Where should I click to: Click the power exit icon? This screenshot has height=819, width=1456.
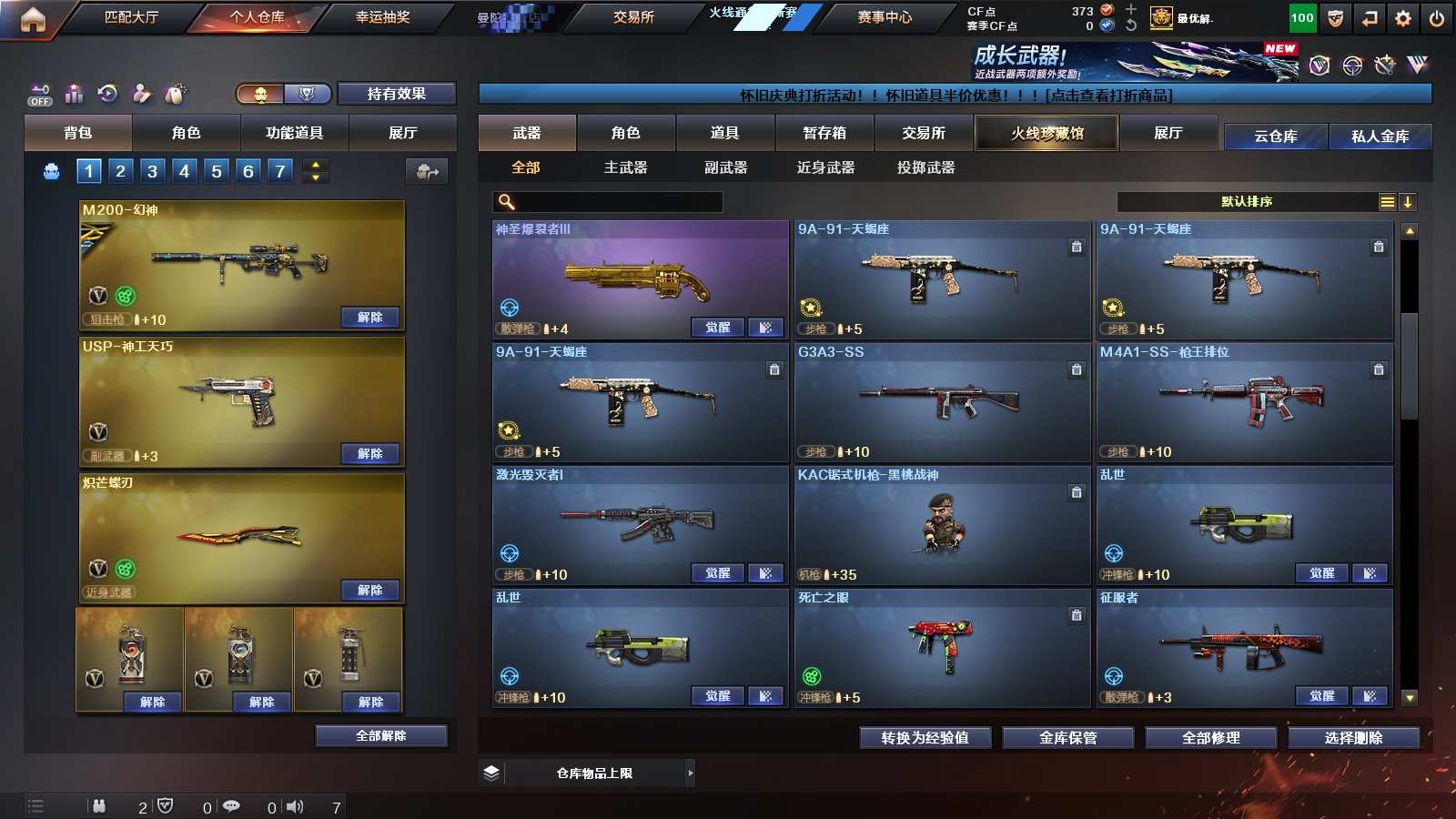coord(1437,18)
